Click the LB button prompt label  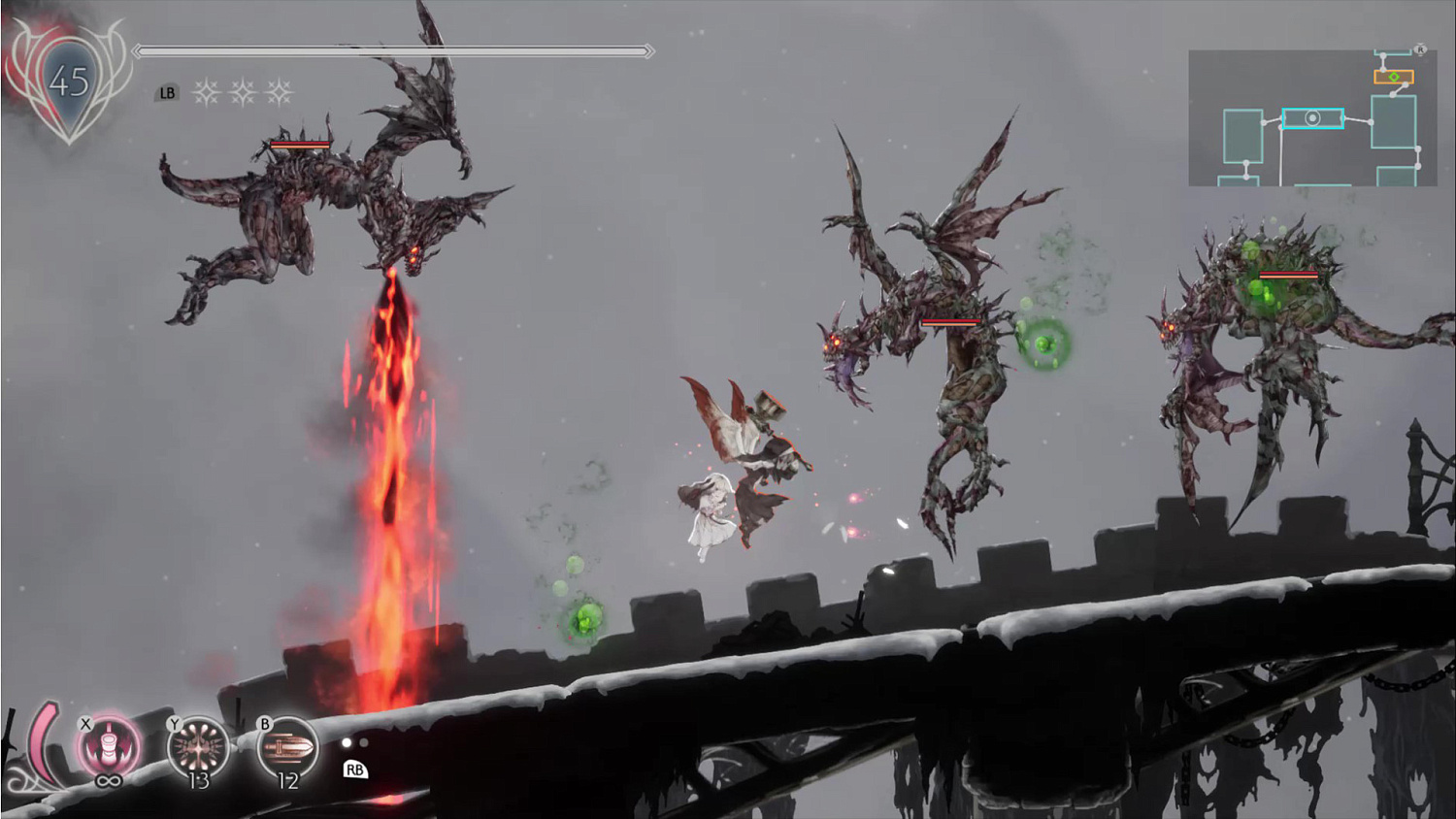(169, 93)
